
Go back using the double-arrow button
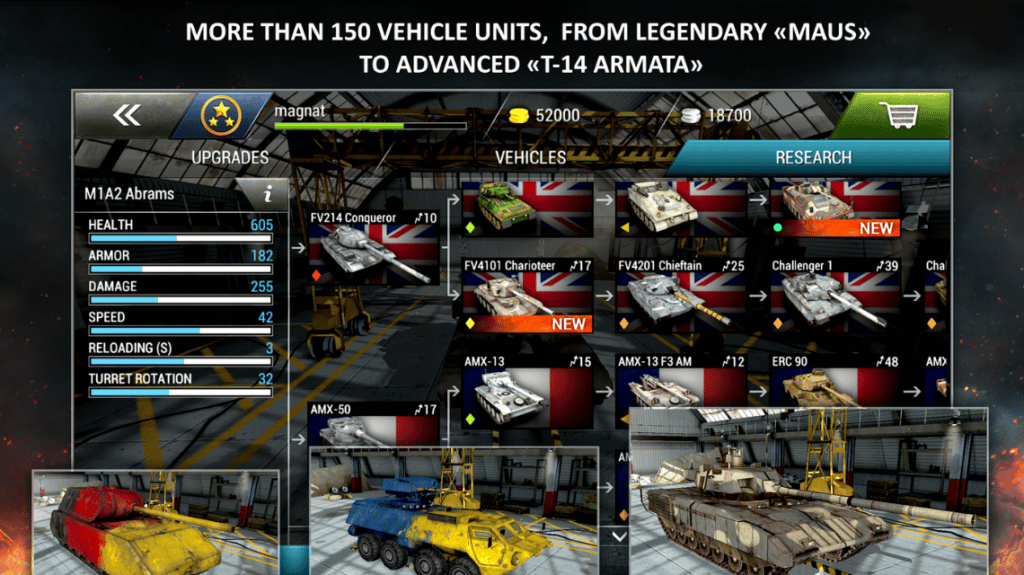click(127, 116)
